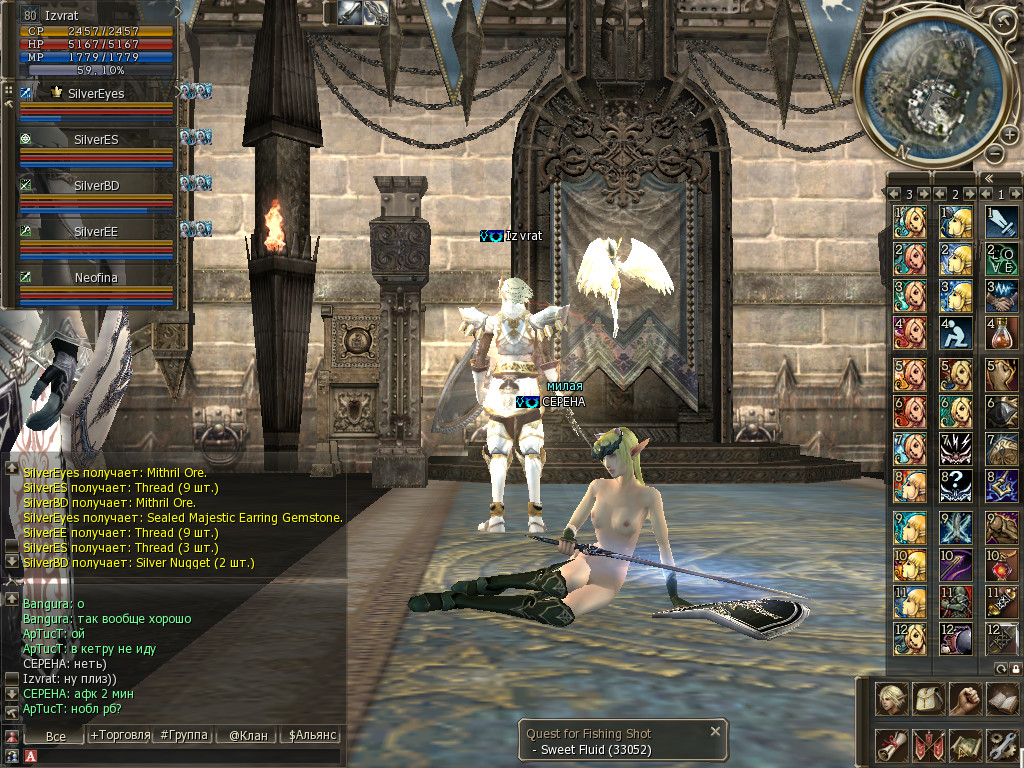This screenshot has height=768, width=1024.
Task: Open the @Клан clan chat tab
Action: [247, 735]
